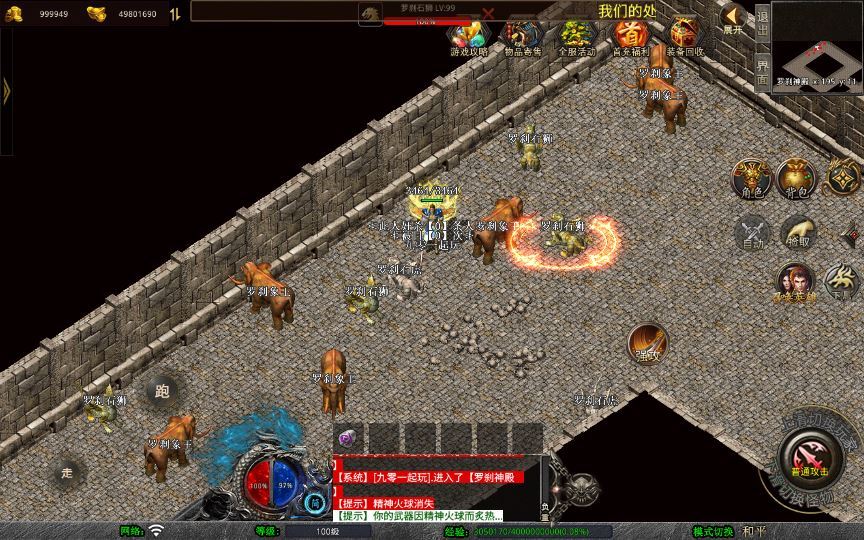Click the 退出 exit button
Image resolution: width=864 pixels, height=540 pixels.
[762, 19]
